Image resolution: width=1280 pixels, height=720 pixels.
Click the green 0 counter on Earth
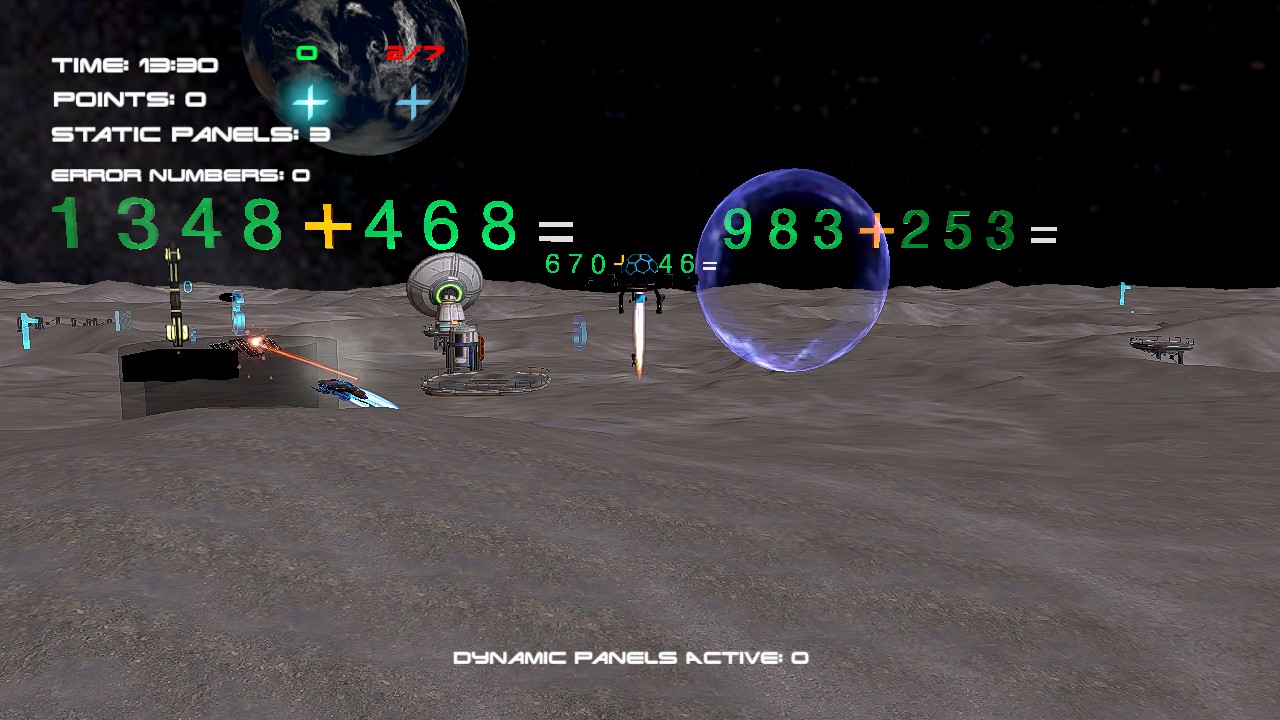tap(307, 51)
